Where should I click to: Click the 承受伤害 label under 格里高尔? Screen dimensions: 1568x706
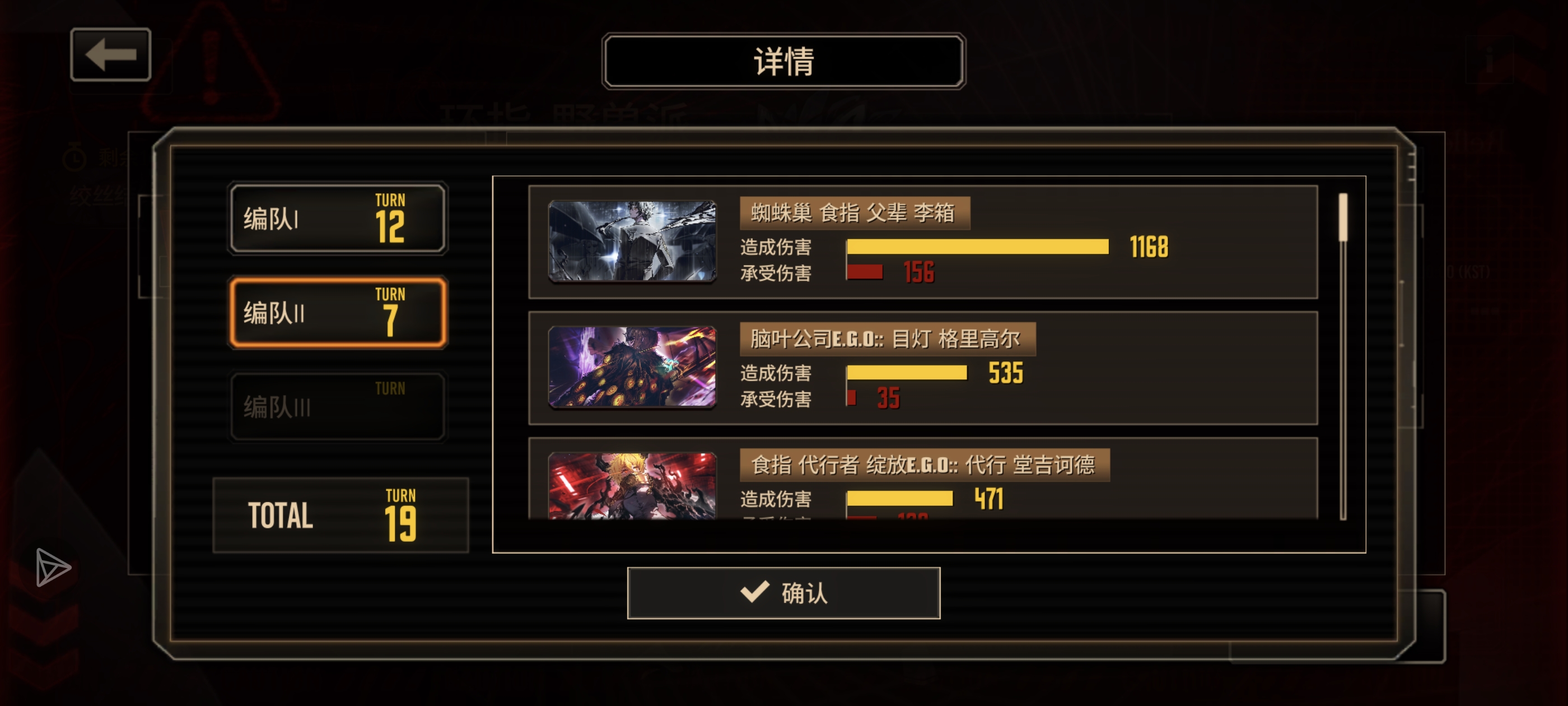point(776,399)
